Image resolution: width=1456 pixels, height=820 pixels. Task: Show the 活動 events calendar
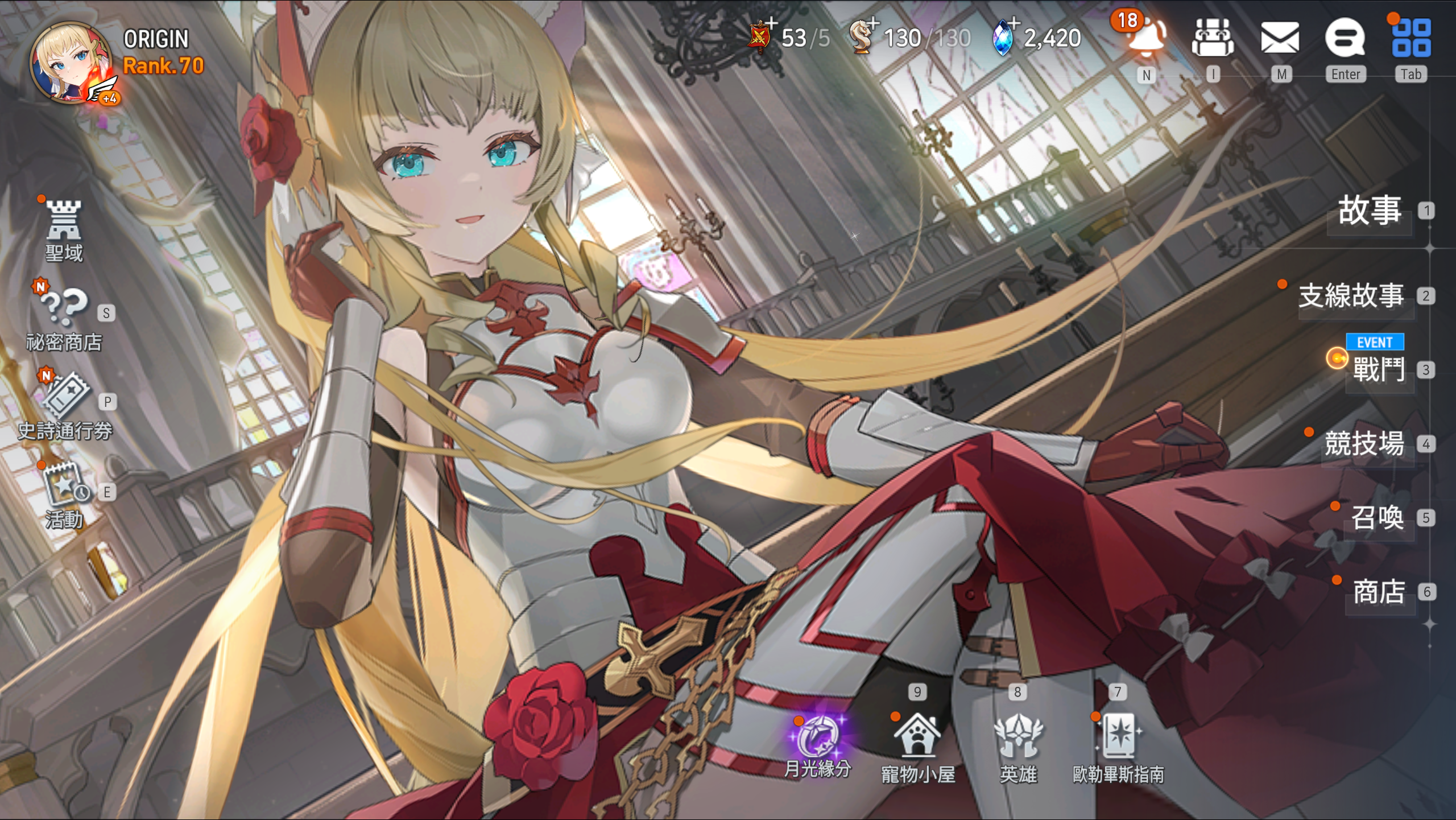click(x=65, y=495)
